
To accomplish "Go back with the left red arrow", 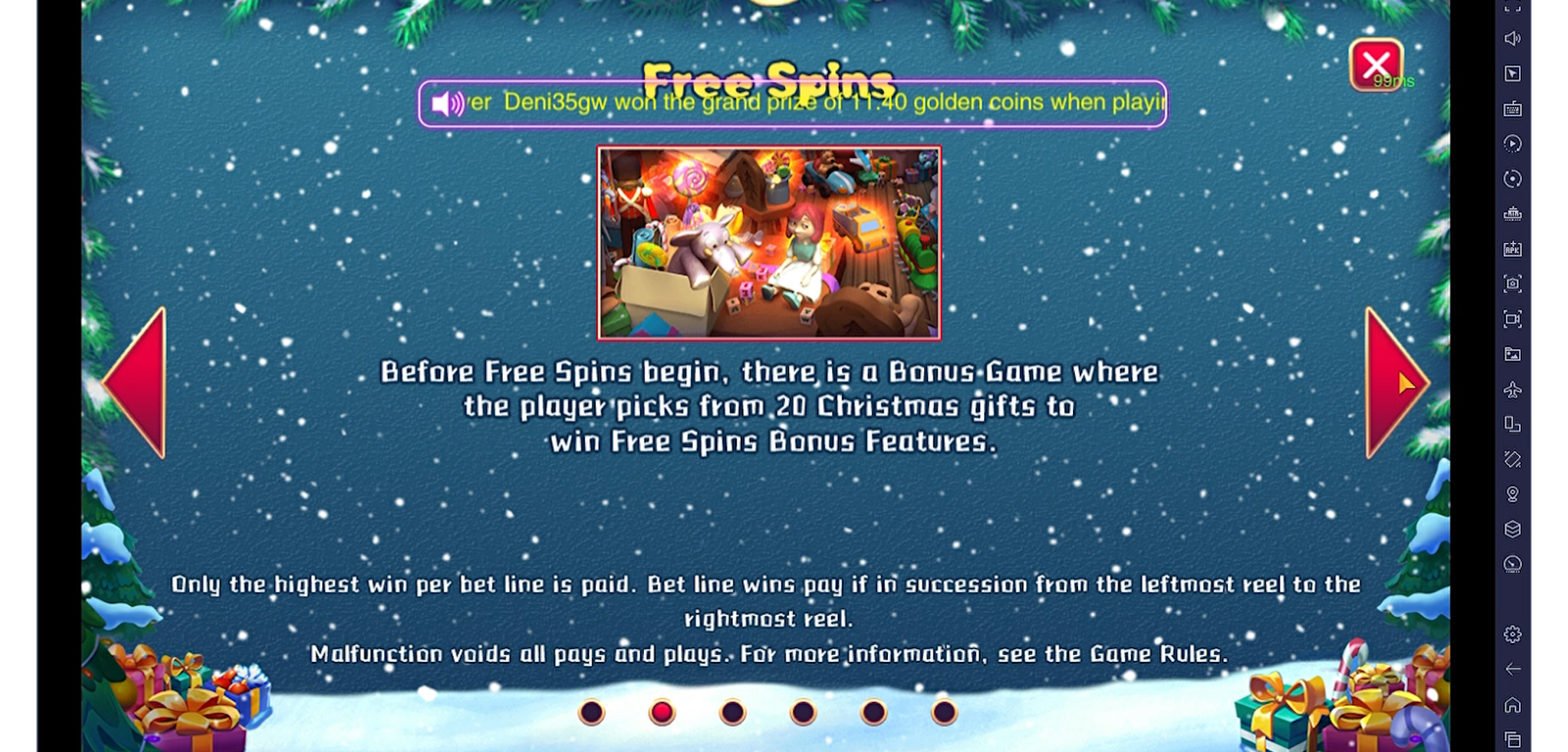I will [136, 382].
